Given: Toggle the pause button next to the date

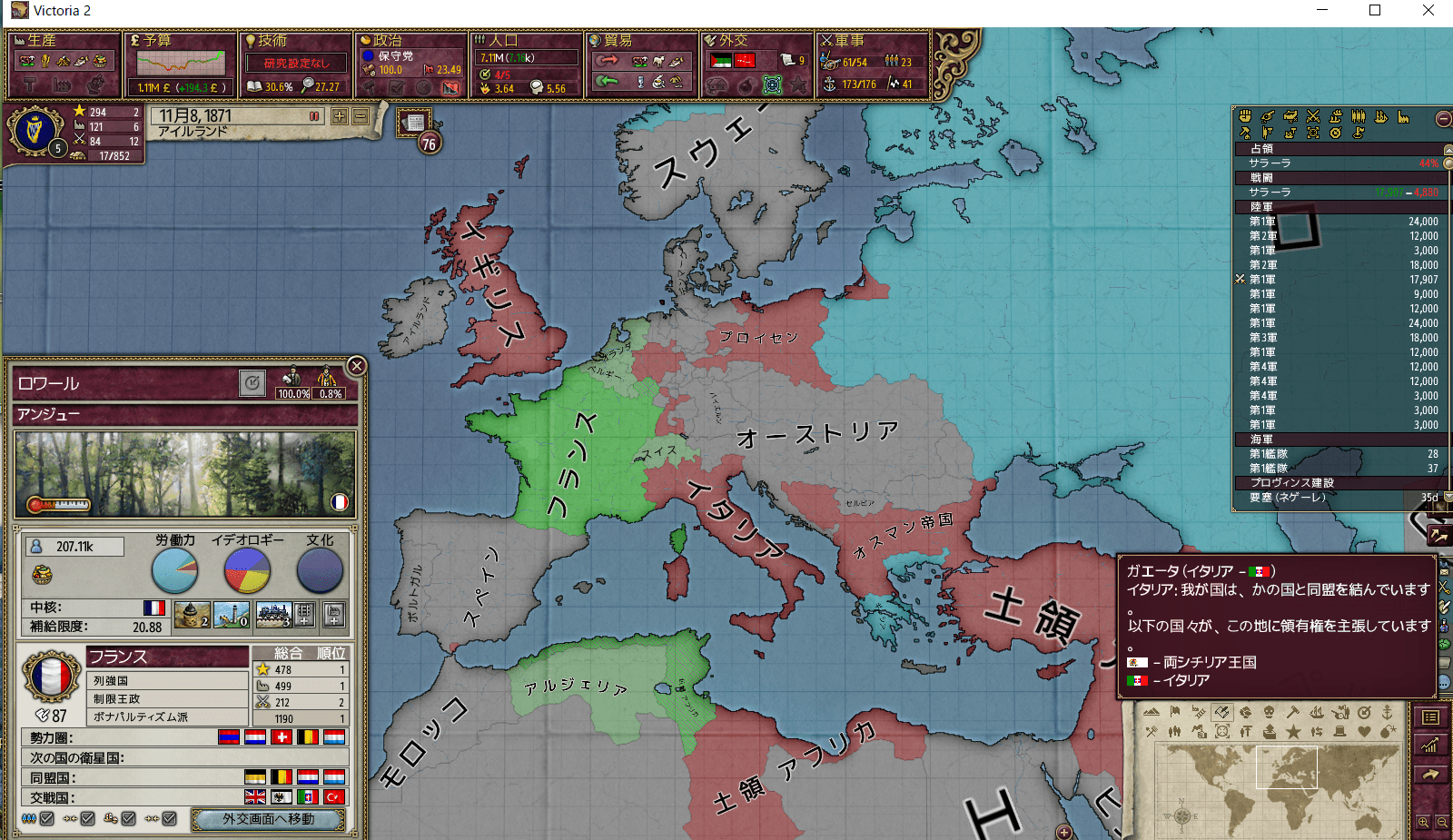Looking at the screenshot, I should (313, 116).
